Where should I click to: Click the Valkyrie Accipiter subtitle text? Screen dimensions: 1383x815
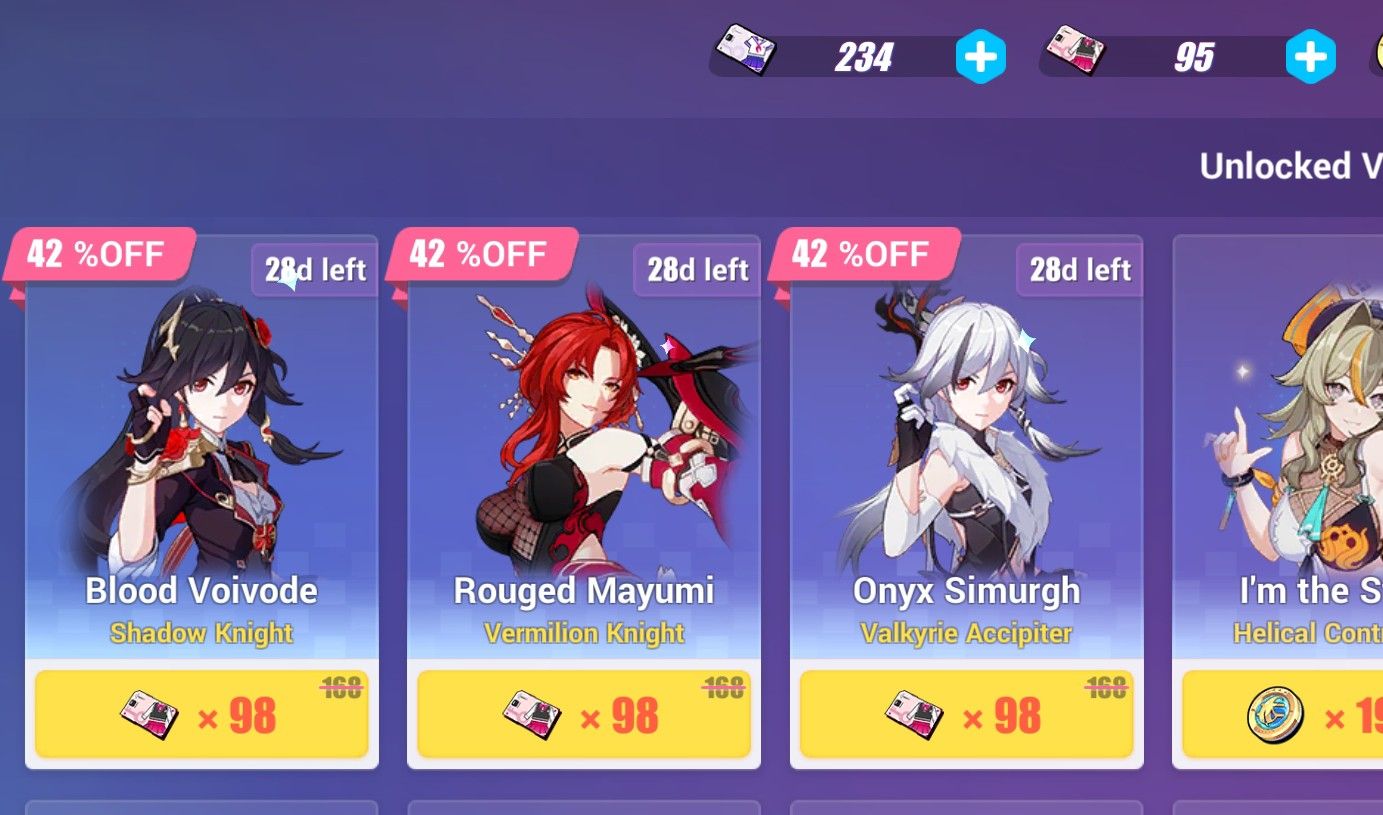pyautogui.click(x=965, y=633)
